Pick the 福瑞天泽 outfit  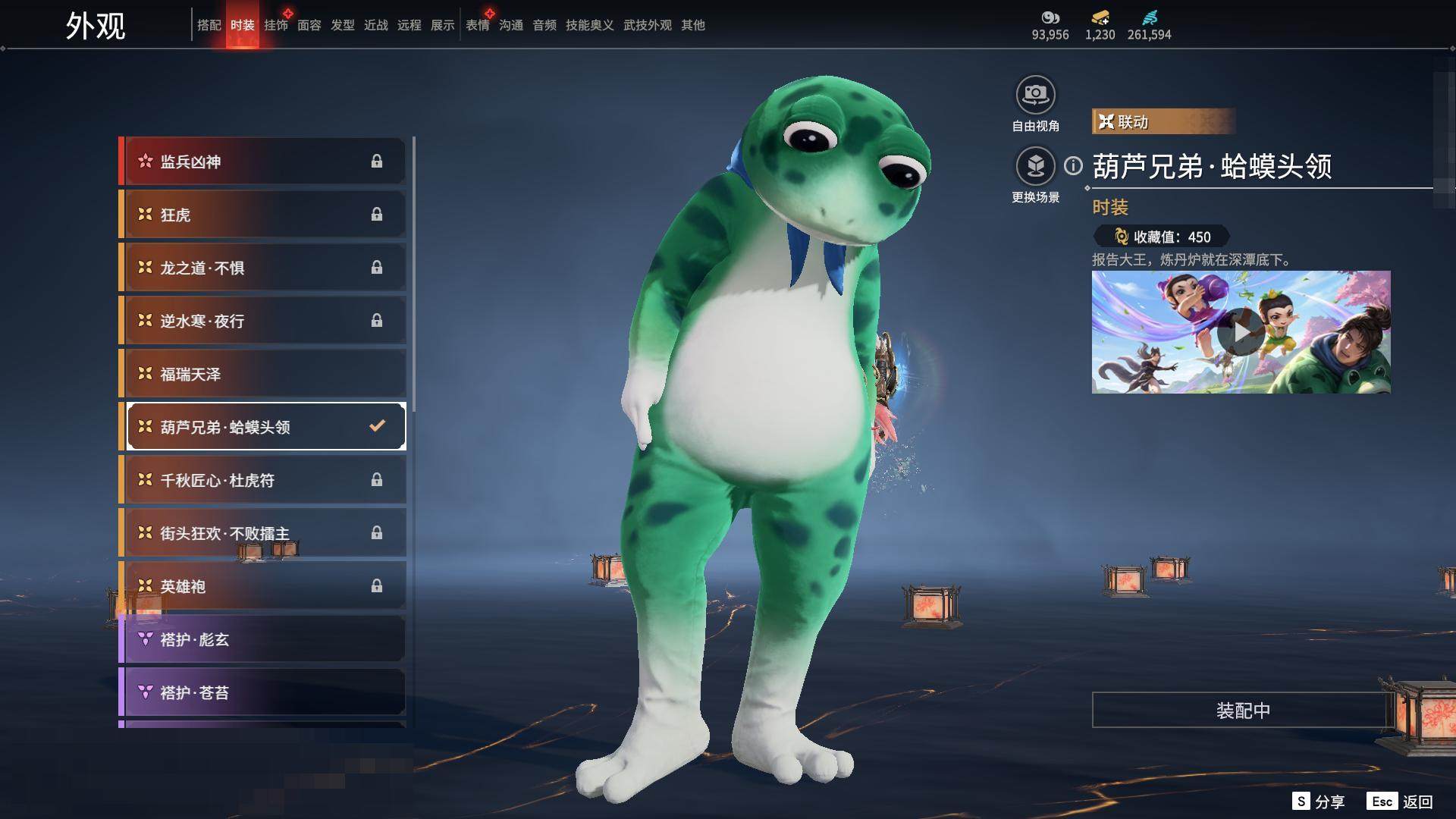[262, 374]
